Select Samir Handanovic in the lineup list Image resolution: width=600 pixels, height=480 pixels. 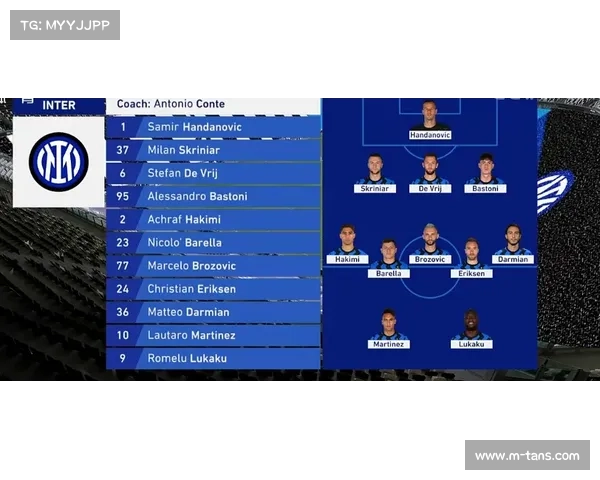tap(213, 127)
